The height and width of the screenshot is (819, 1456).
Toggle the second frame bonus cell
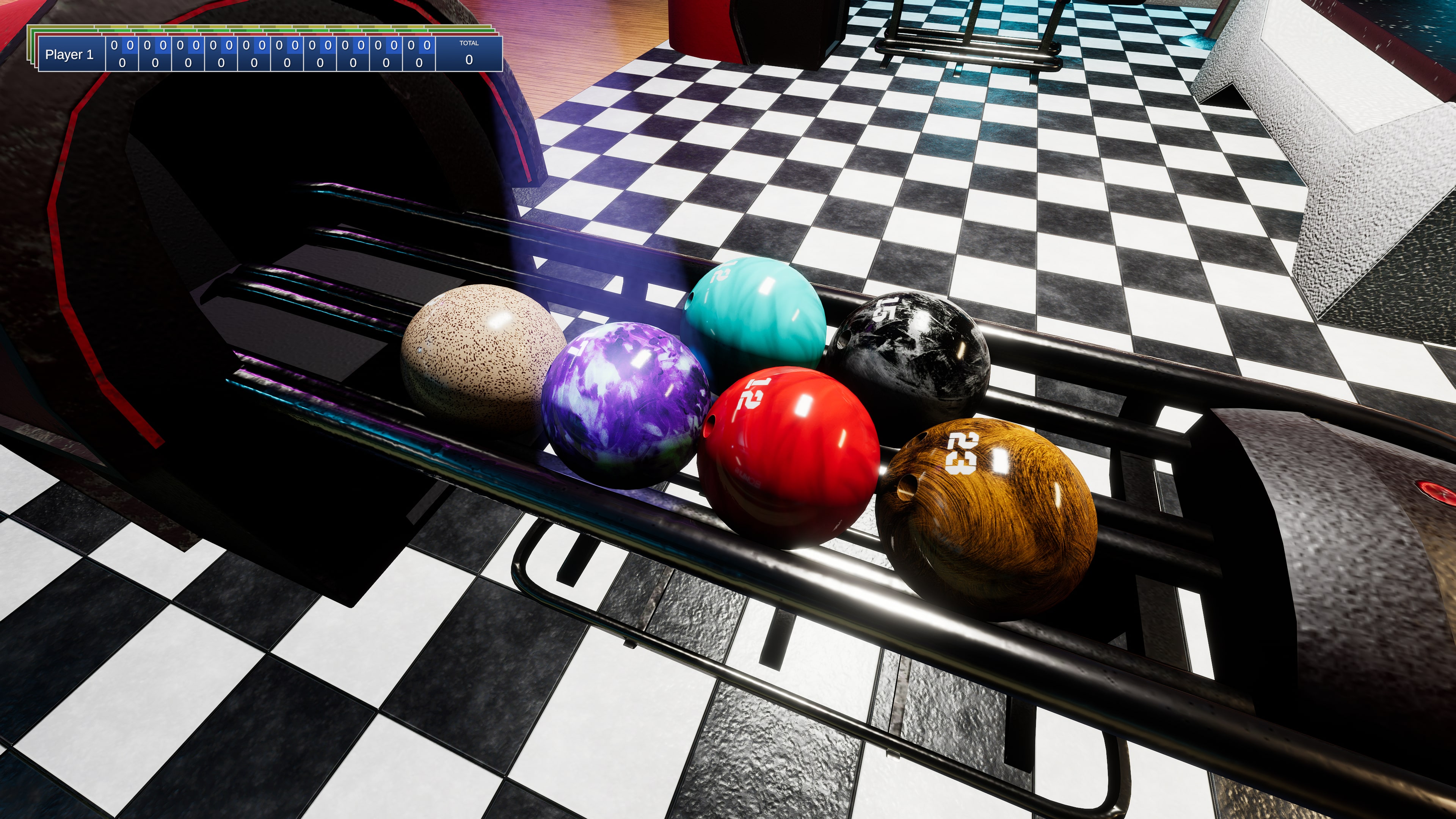pyautogui.click(x=162, y=45)
